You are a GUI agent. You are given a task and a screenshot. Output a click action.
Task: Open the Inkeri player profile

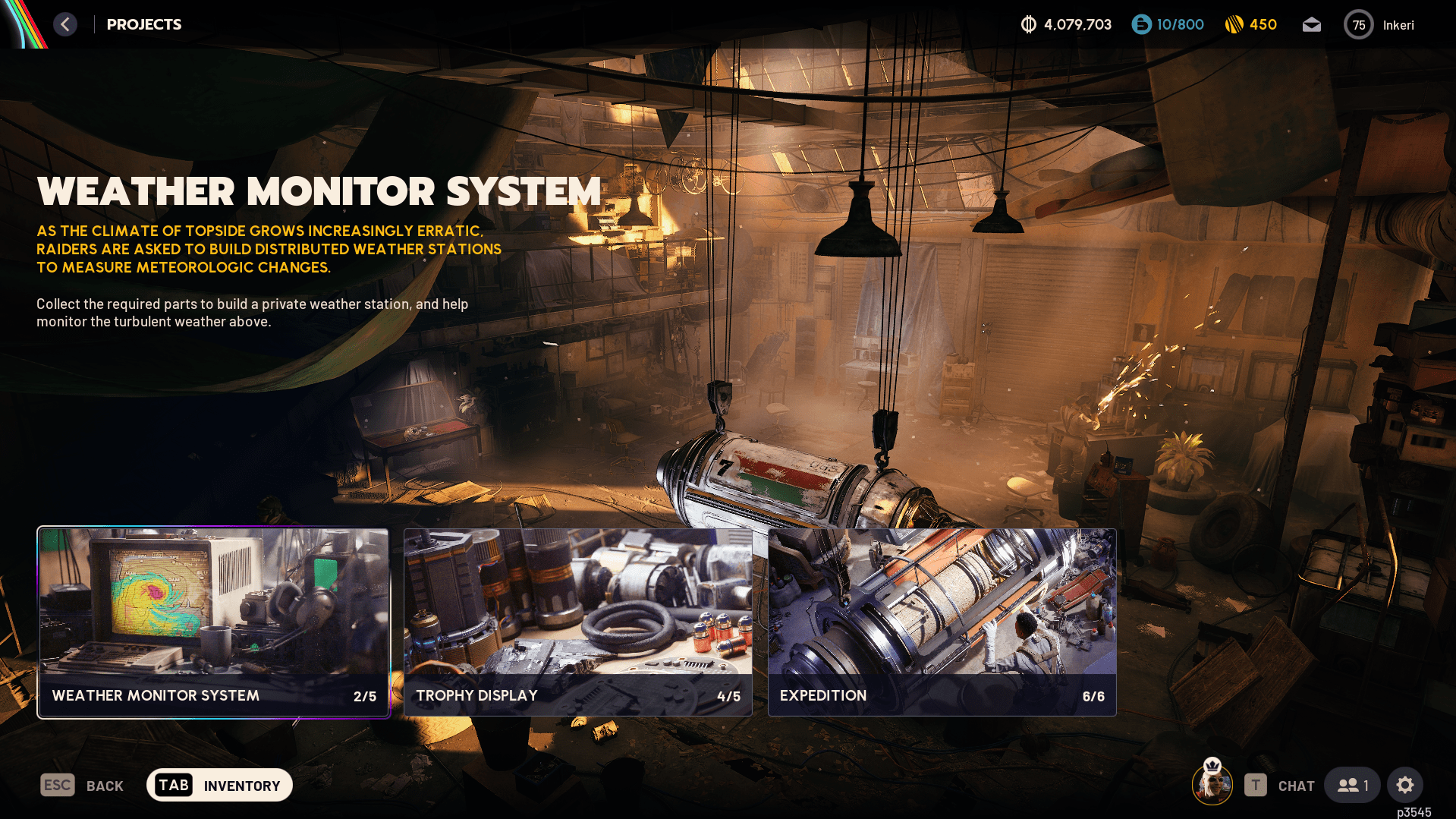[1379, 25]
